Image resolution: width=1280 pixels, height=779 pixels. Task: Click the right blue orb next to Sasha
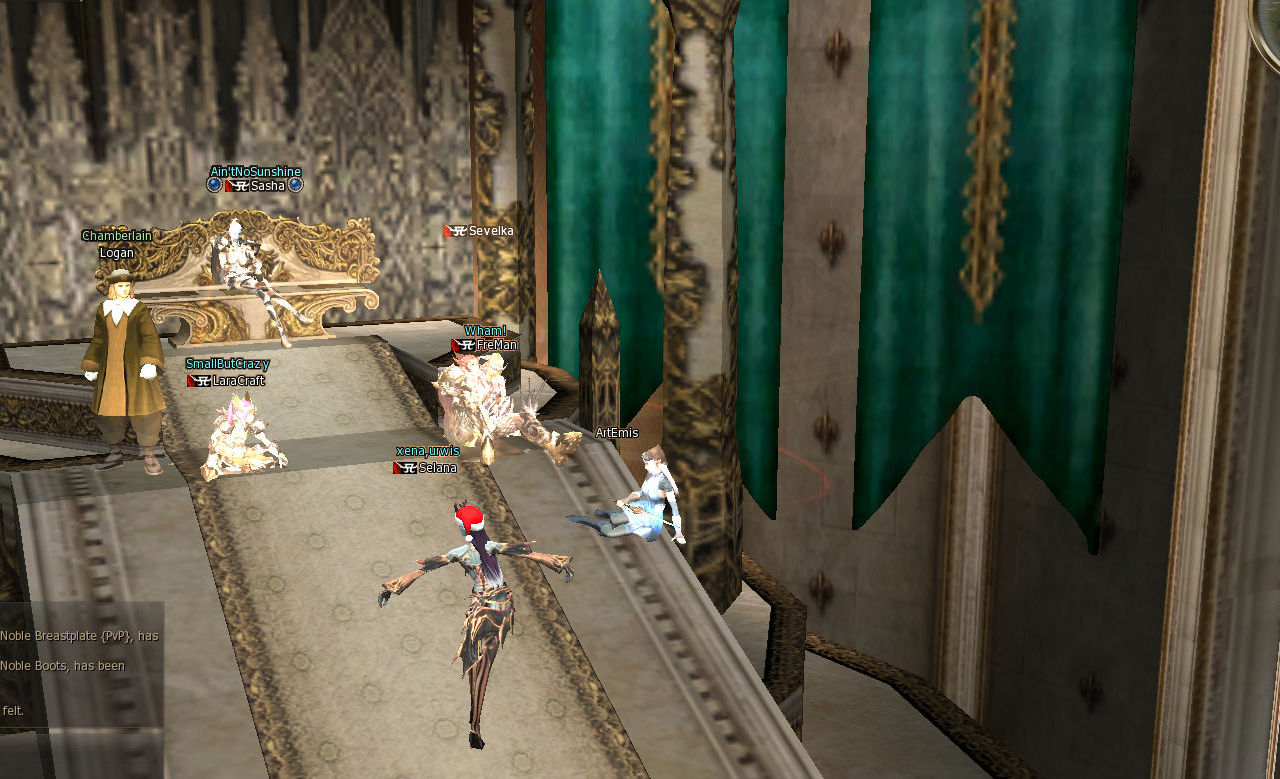[295, 186]
